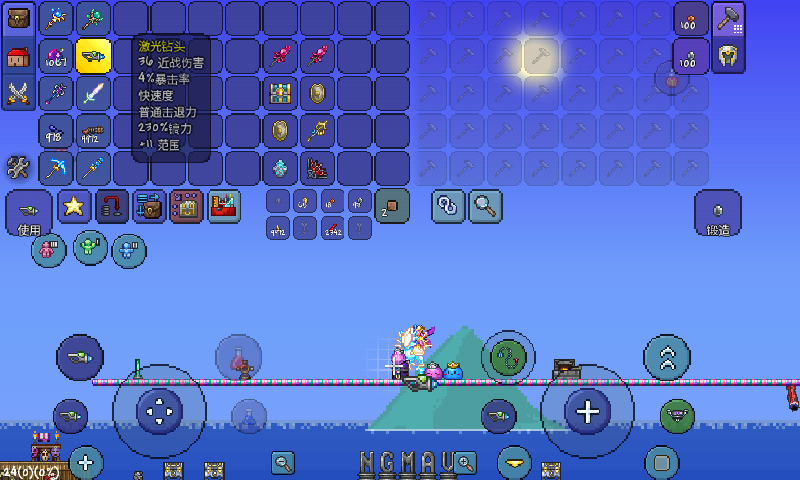Open the crossed swords equipment tab
This screenshot has height=480, width=800.
coord(19,93)
